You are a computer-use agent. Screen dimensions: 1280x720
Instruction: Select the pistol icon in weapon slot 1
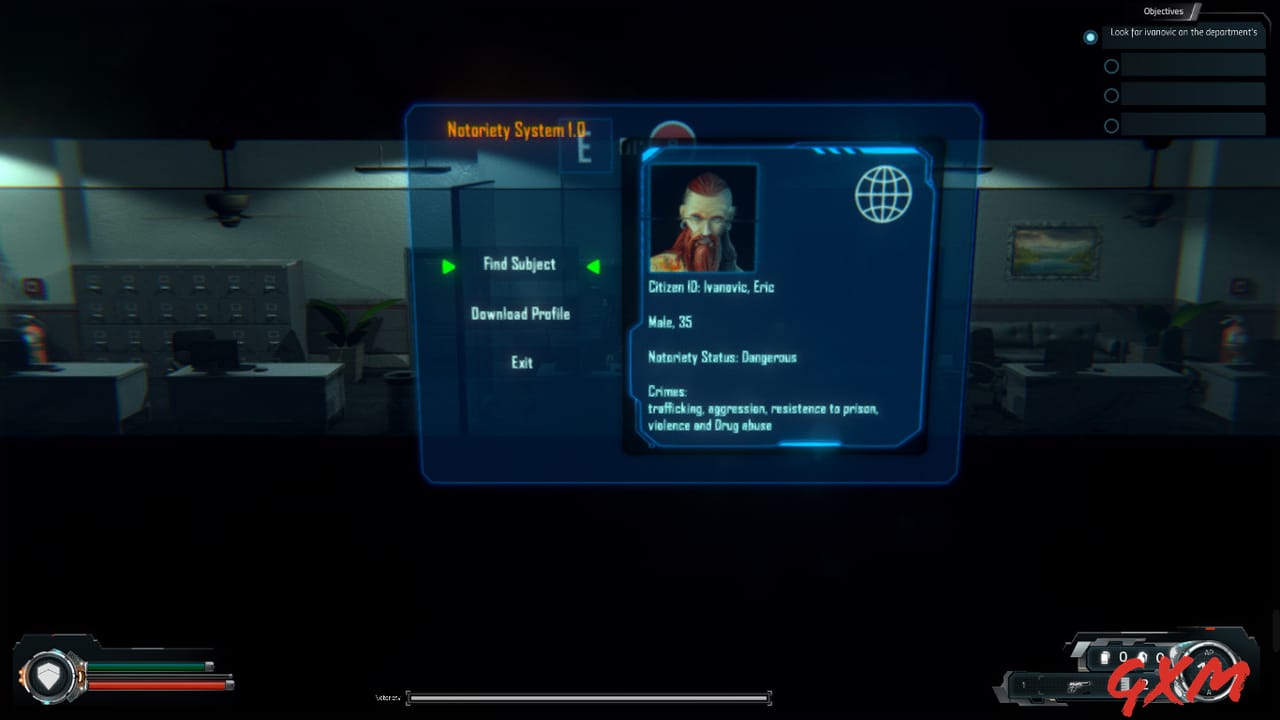1078,686
